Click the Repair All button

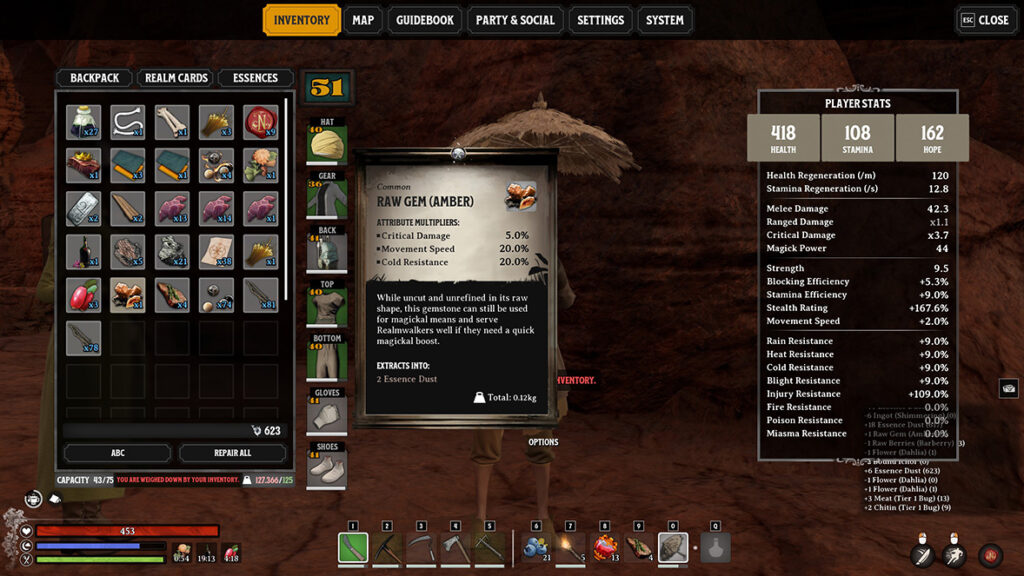pyautogui.click(x=232, y=453)
